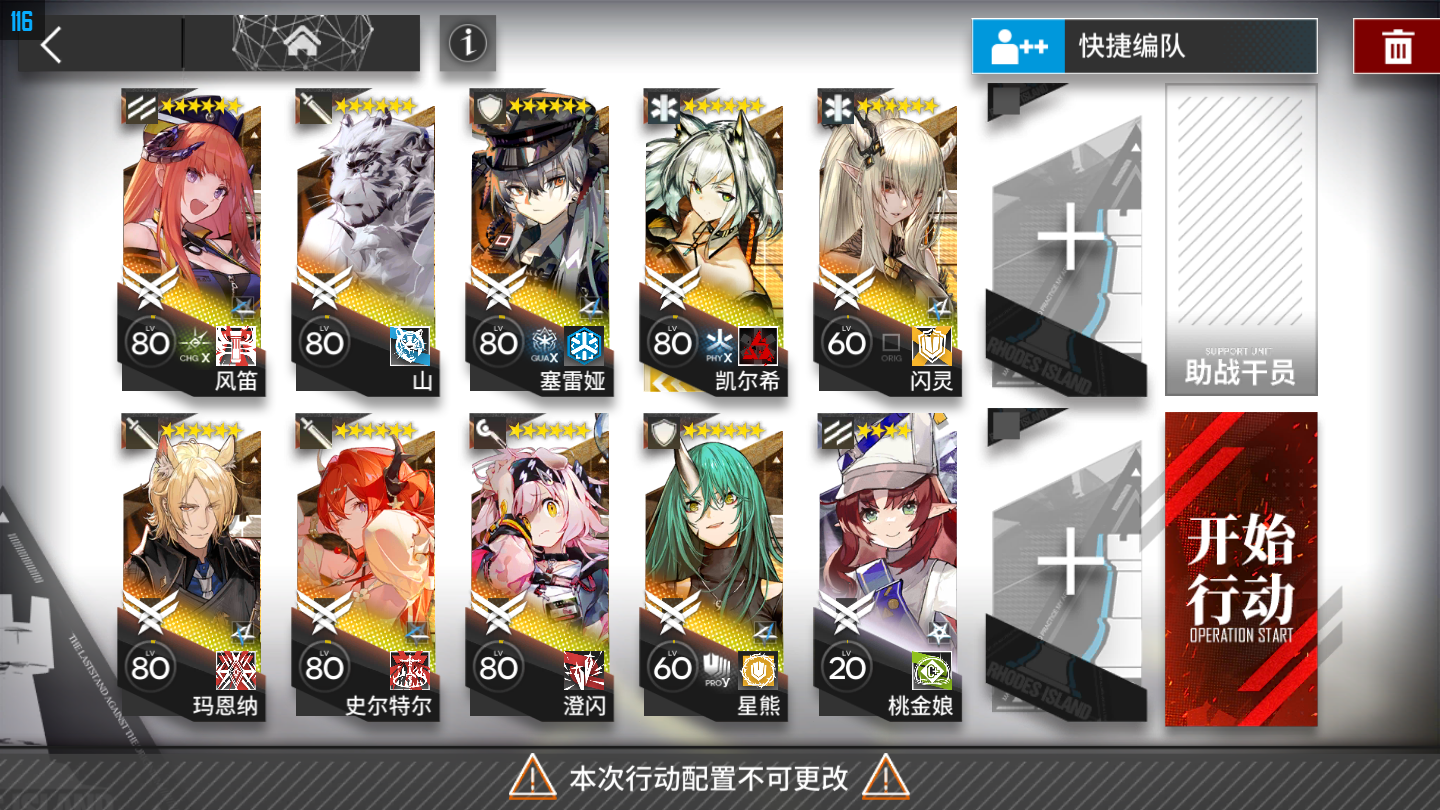This screenshot has height=810, width=1440.
Task: Open the 快捷编队 quick formation menu
Action: pos(1143,46)
